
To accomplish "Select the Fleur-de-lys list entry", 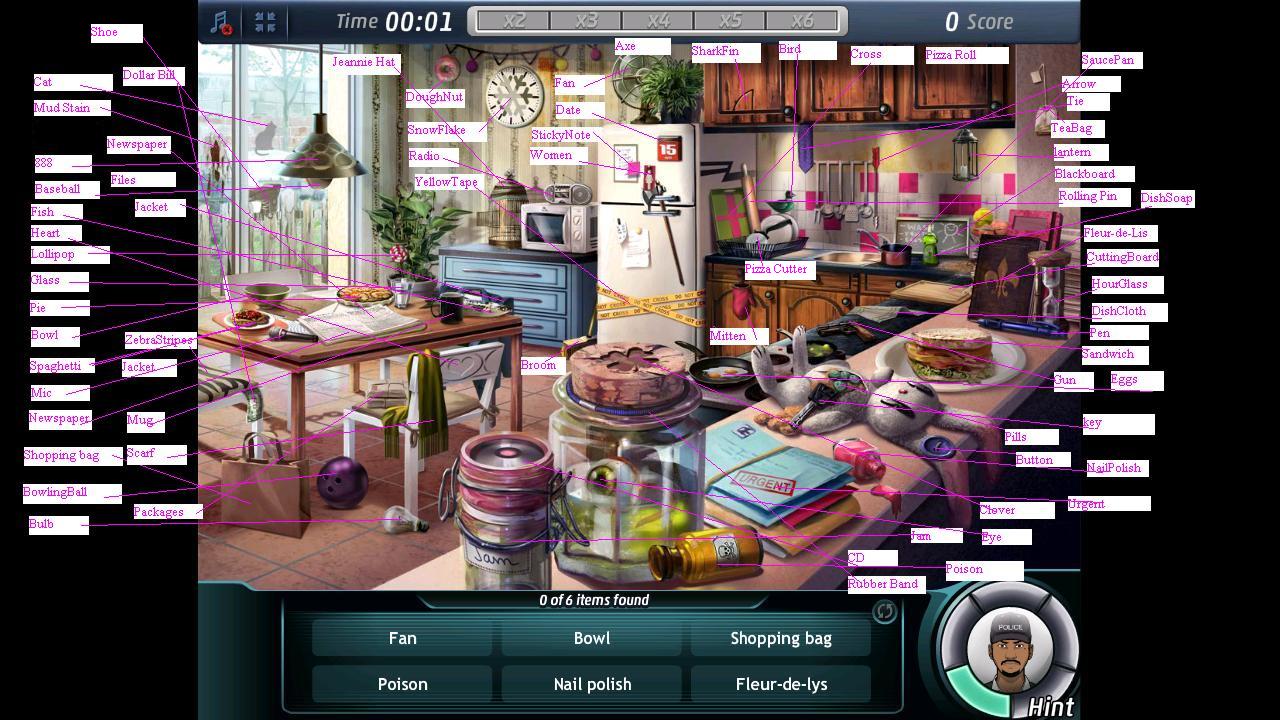I will pyautogui.click(x=781, y=684).
